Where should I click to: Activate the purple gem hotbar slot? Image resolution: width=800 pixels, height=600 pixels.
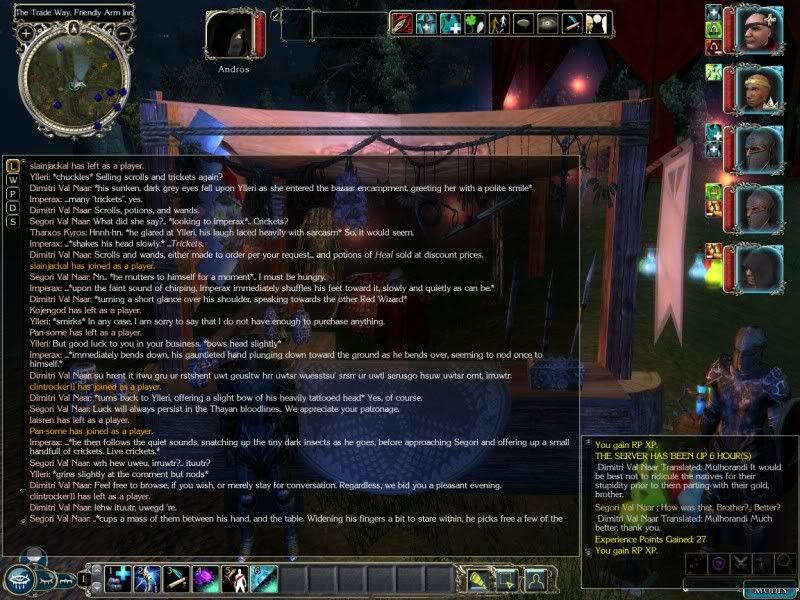click(205, 578)
